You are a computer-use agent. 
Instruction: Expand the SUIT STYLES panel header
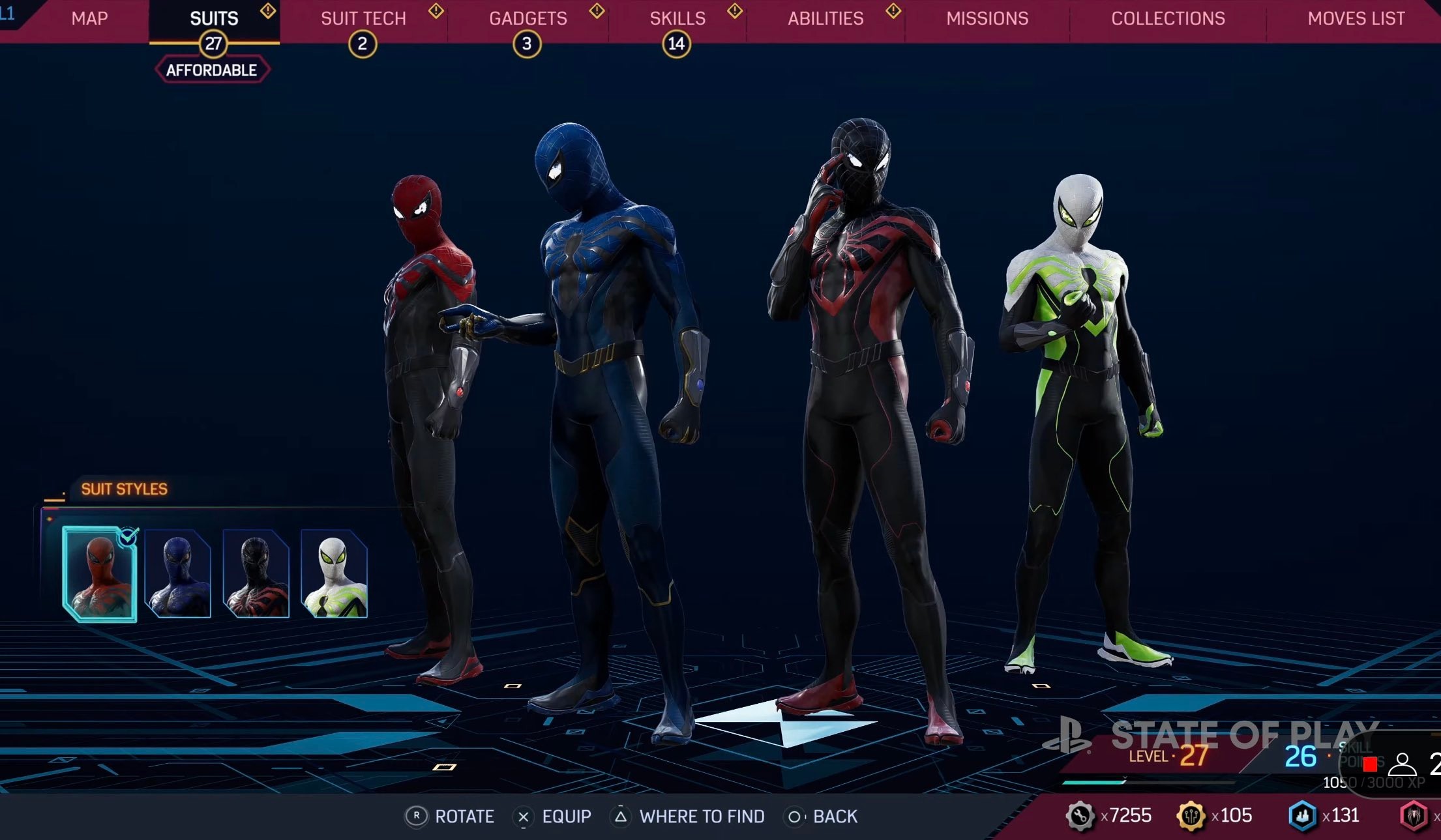point(123,487)
